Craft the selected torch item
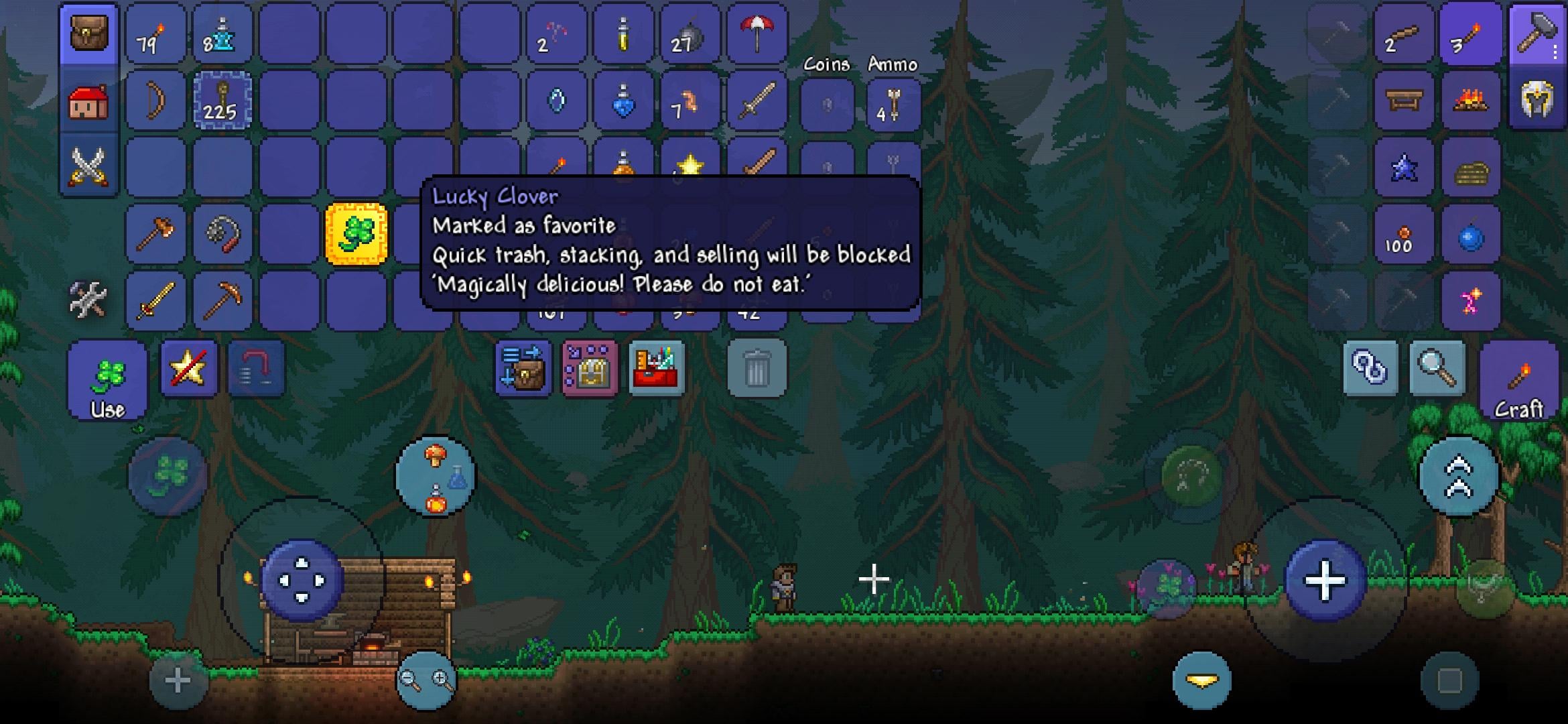 [1518, 381]
